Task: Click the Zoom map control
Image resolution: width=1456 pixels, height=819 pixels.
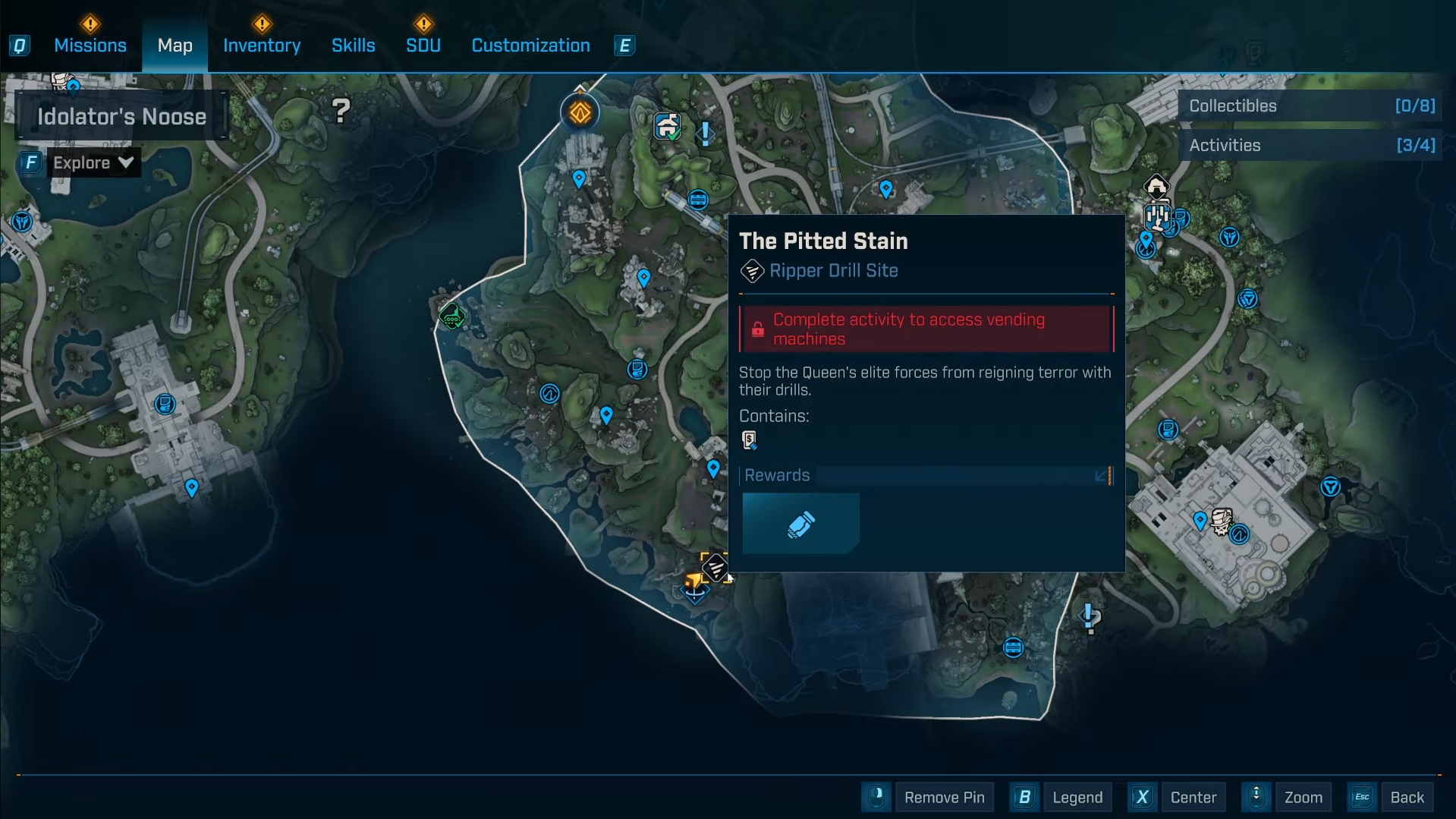Action: pos(1303,797)
